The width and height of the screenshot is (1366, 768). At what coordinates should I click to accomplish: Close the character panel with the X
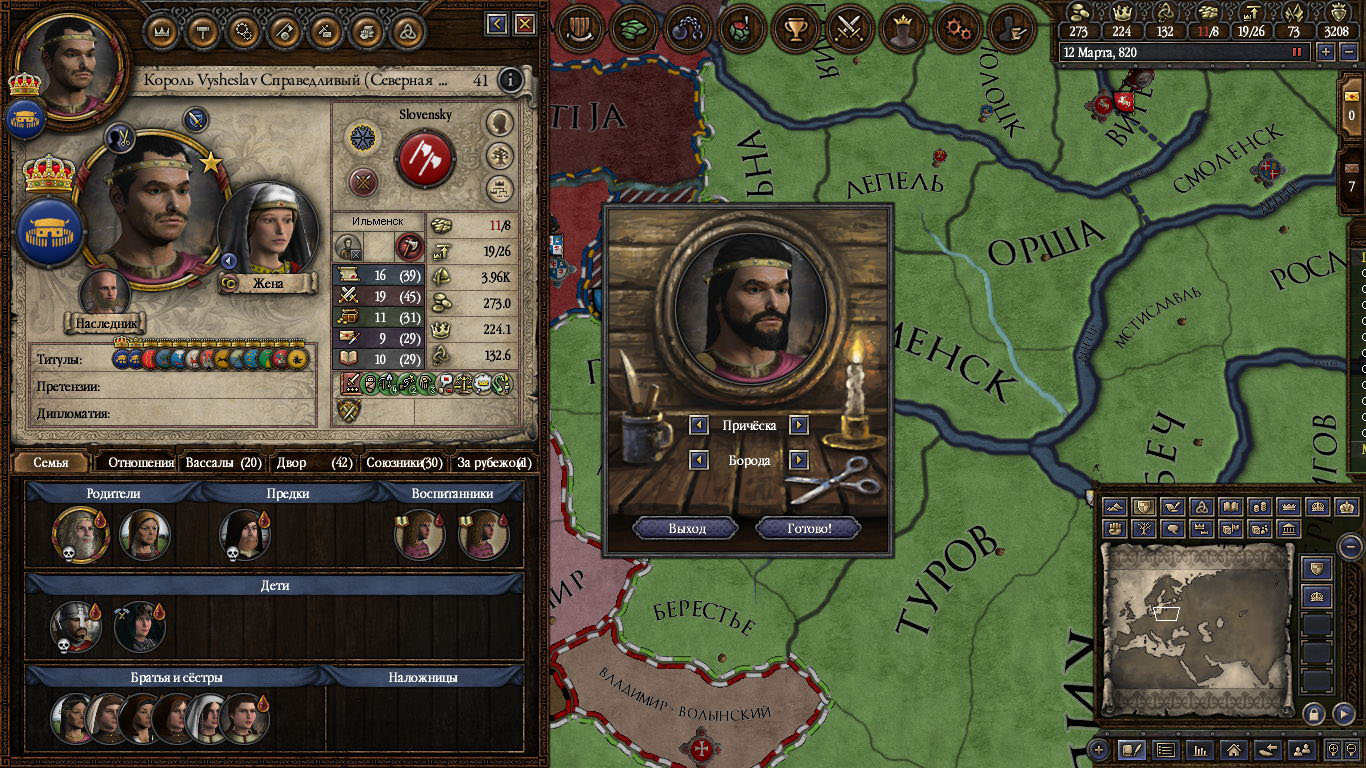526,23
